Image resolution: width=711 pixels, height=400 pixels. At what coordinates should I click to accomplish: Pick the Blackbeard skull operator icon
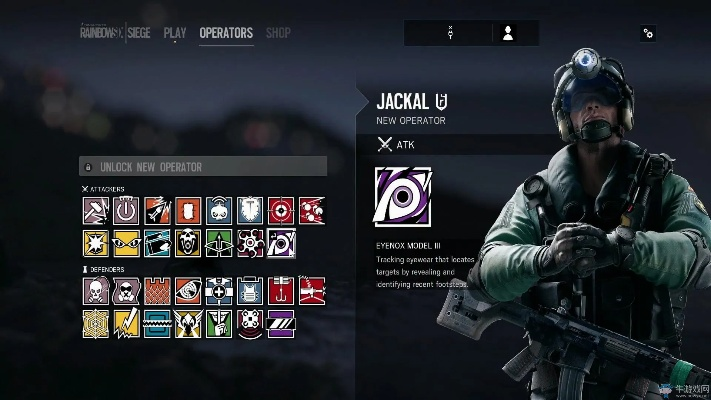coord(189,242)
